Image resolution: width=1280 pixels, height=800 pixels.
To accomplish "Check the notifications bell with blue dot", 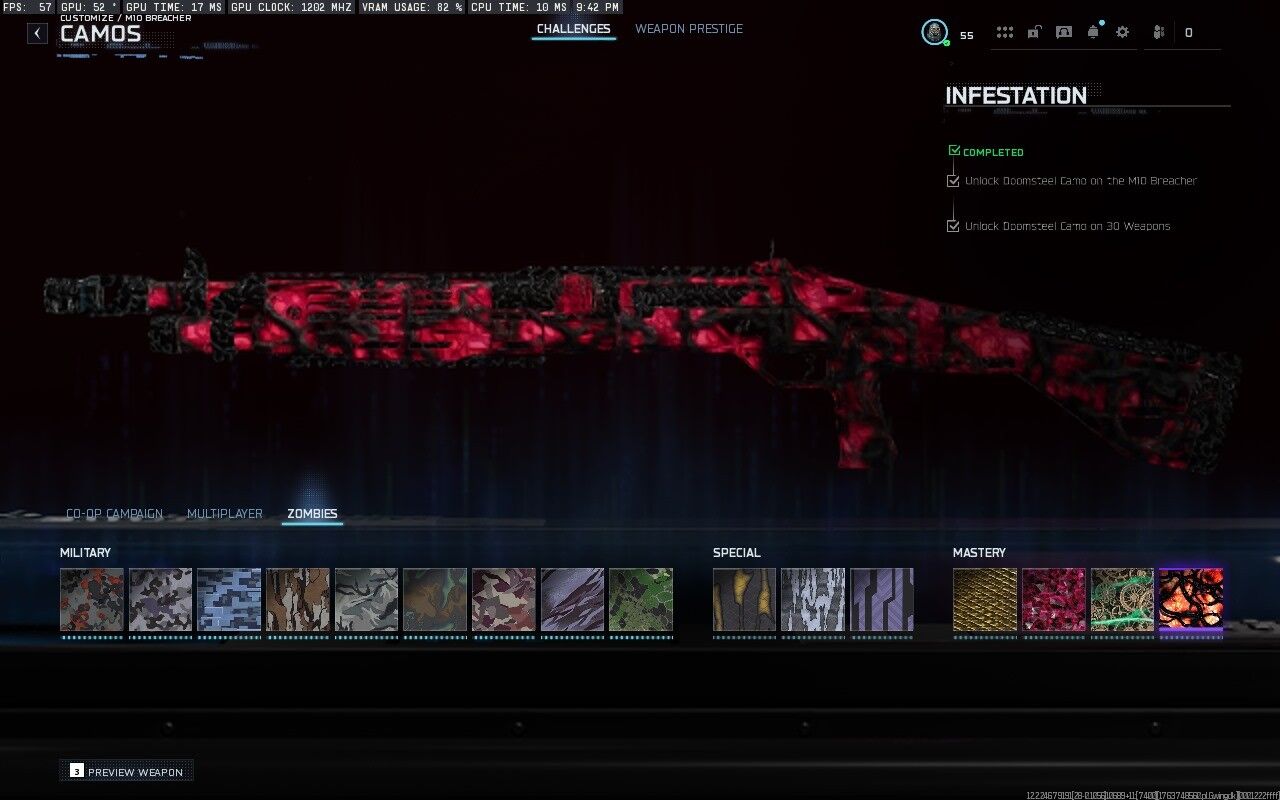I will pos(1093,31).
